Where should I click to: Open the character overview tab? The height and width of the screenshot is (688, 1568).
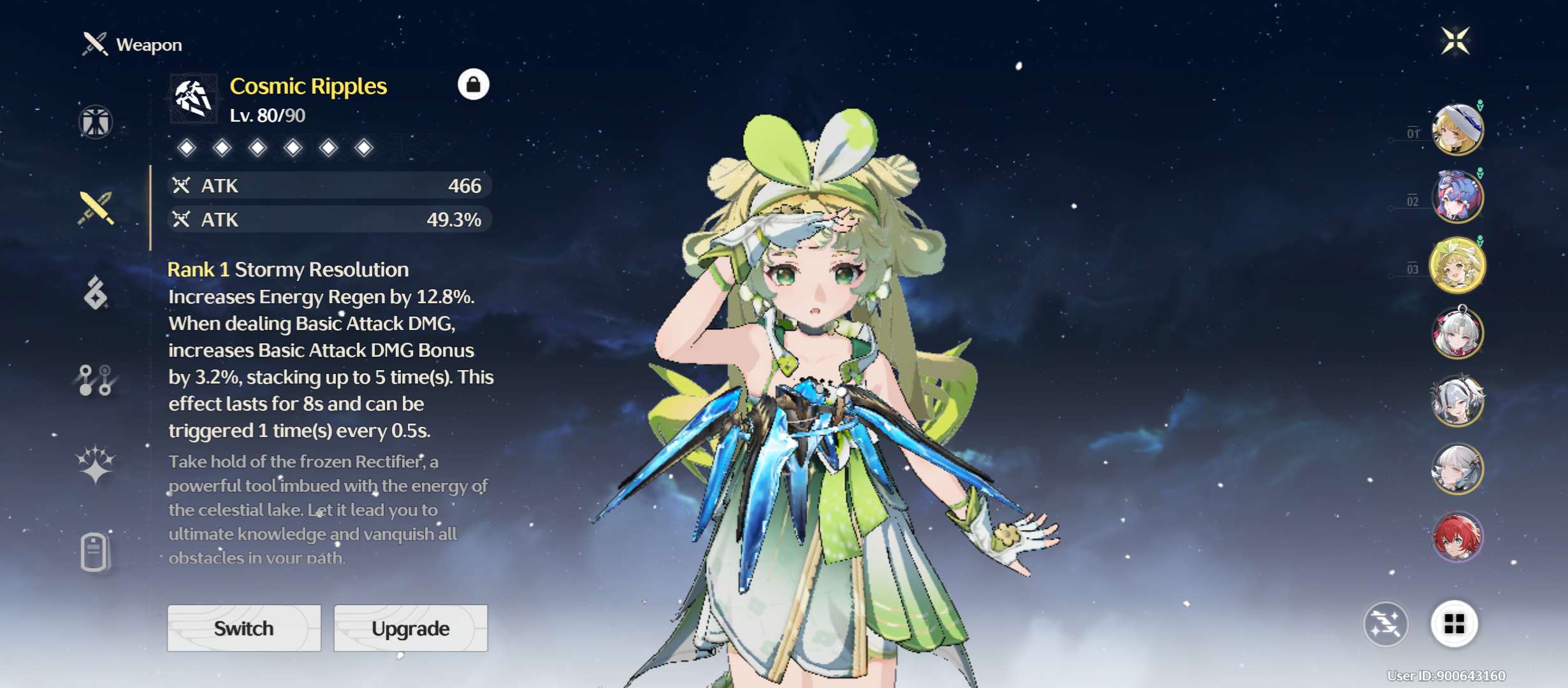point(96,122)
